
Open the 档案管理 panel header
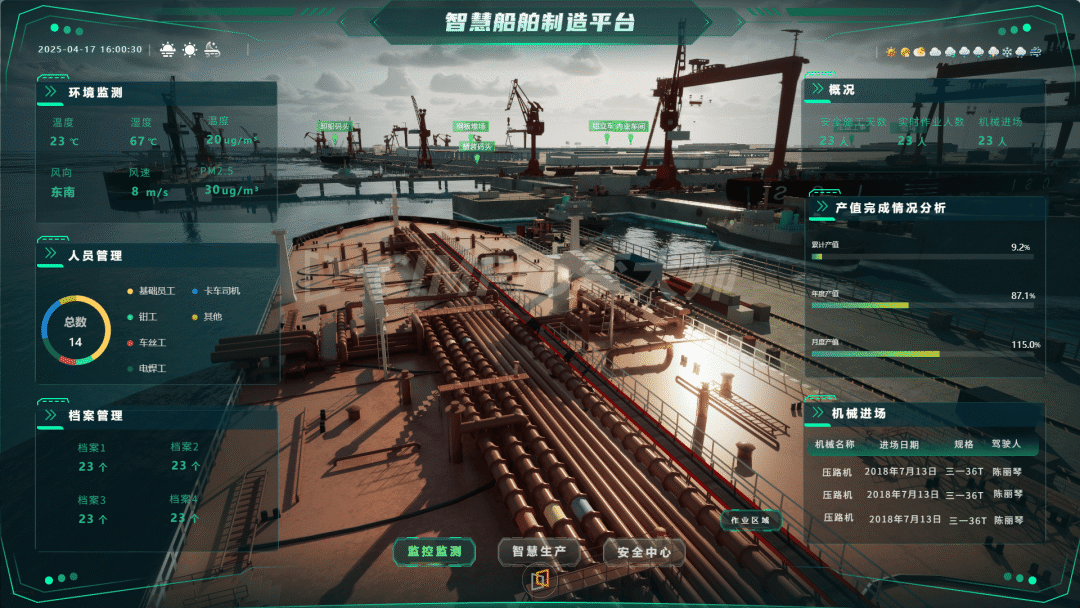coord(95,415)
